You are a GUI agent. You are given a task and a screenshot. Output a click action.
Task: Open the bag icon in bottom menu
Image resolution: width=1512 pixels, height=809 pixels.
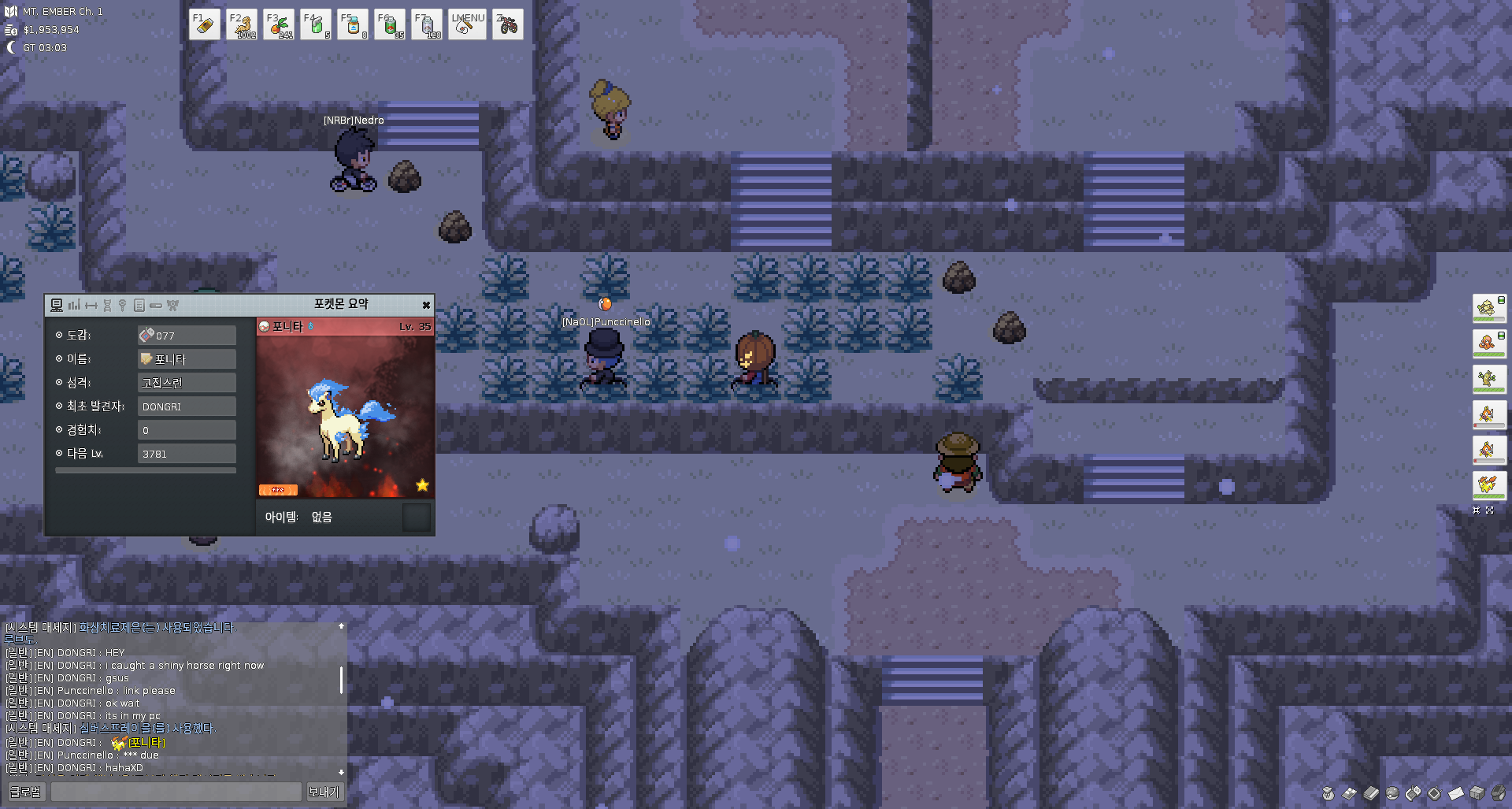[x=1329, y=793]
